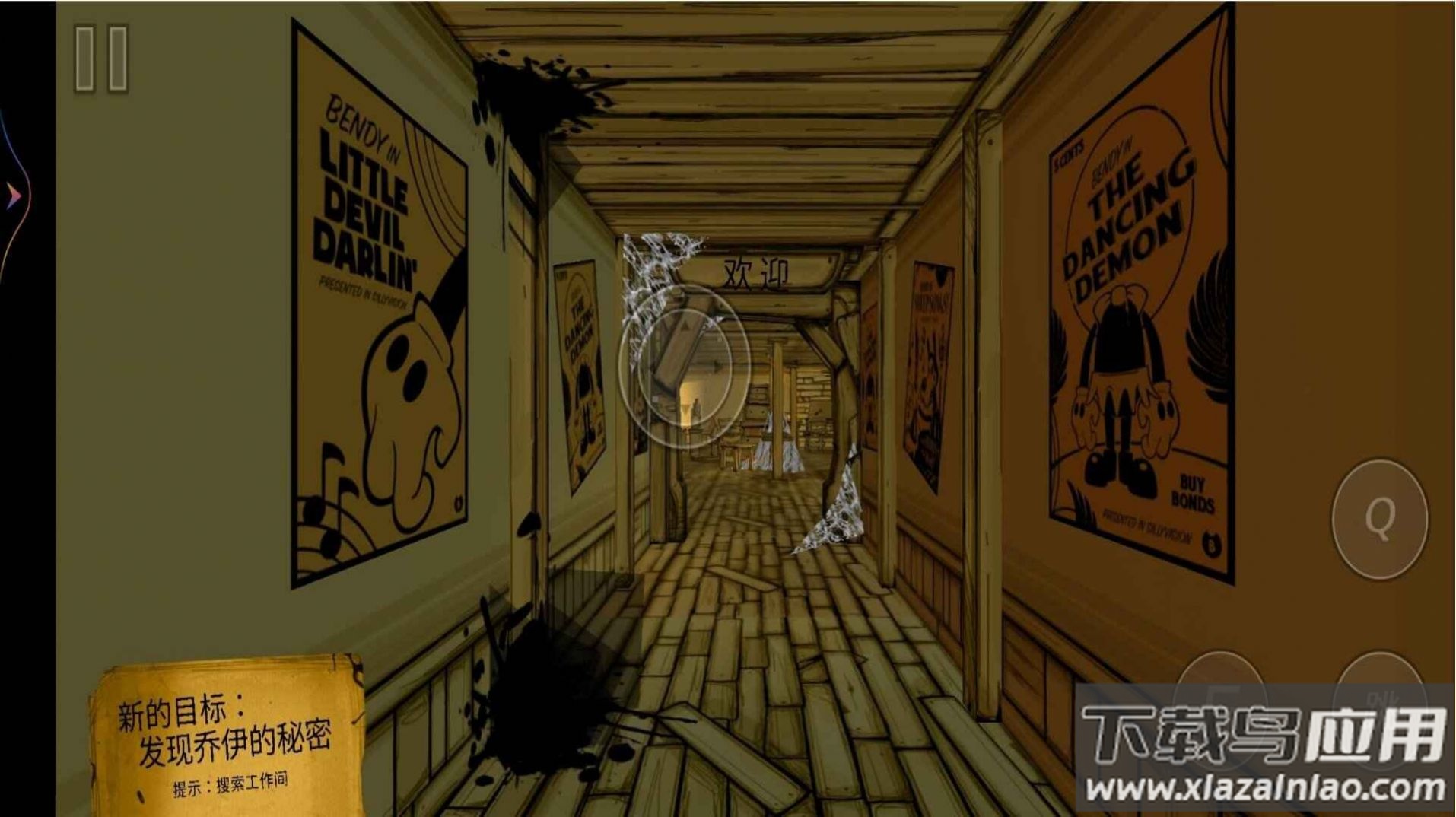
Task: Open the side panel arrow handle
Action: coord(14,196)
